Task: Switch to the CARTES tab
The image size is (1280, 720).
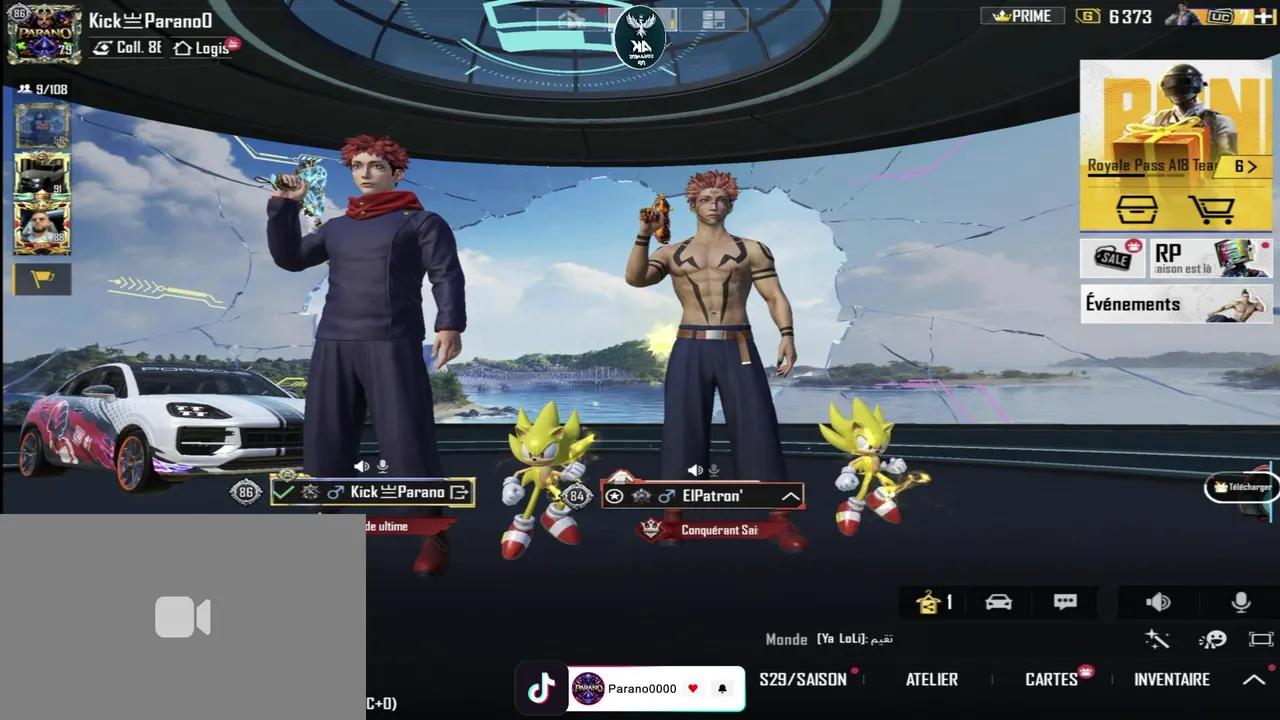Action: (1051, 679)
